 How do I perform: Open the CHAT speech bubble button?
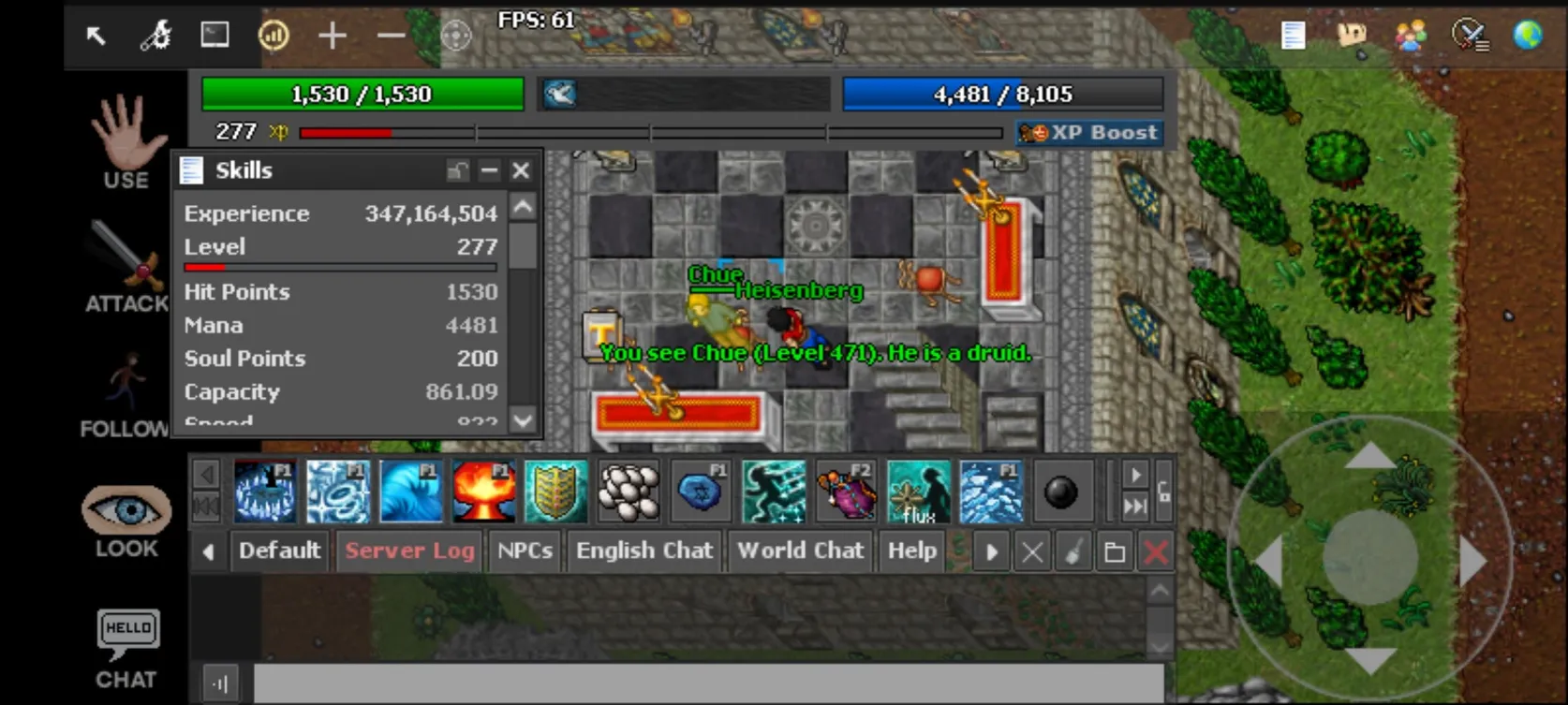(x=126, y=648)
